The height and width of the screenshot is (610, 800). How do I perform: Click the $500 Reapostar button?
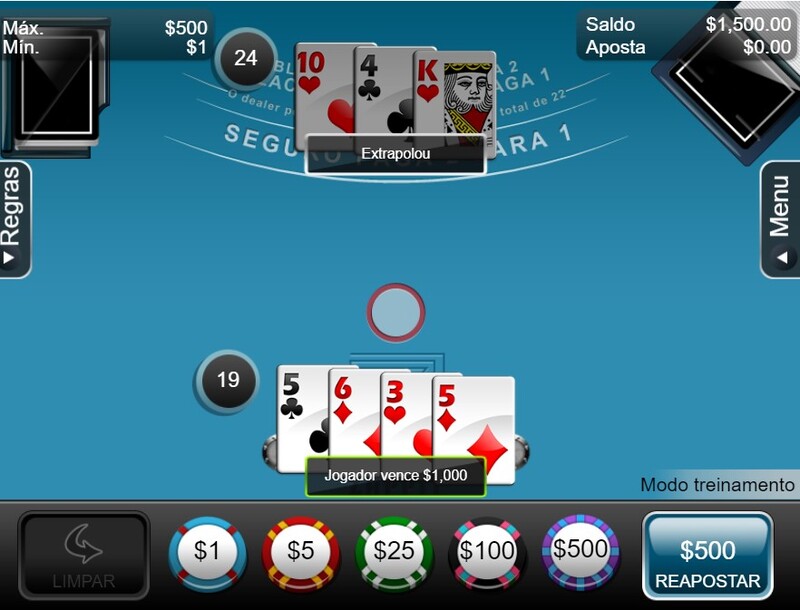pyautogui.click(x=707, y=558)
